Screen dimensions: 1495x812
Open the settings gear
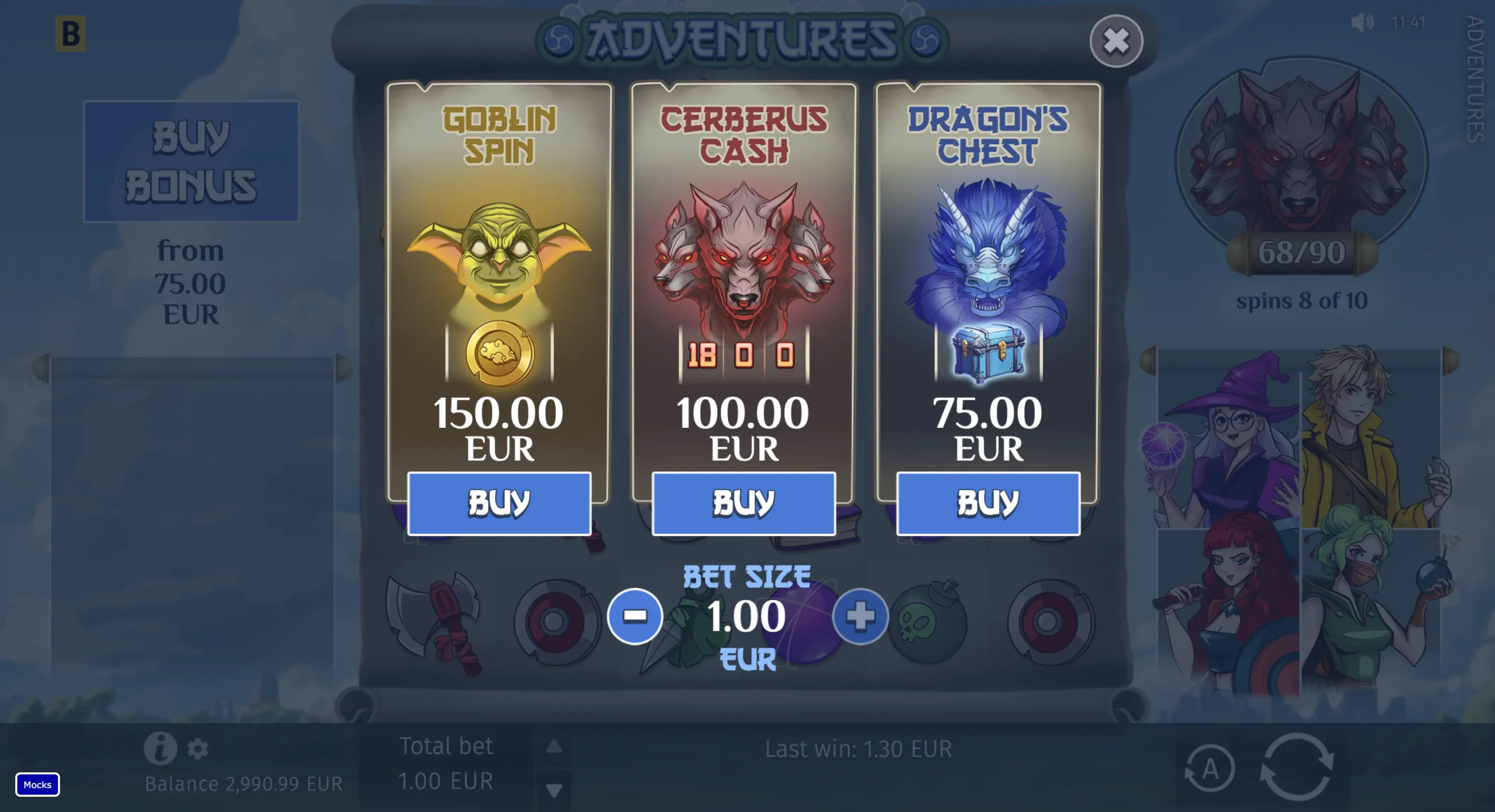point(198,748)
